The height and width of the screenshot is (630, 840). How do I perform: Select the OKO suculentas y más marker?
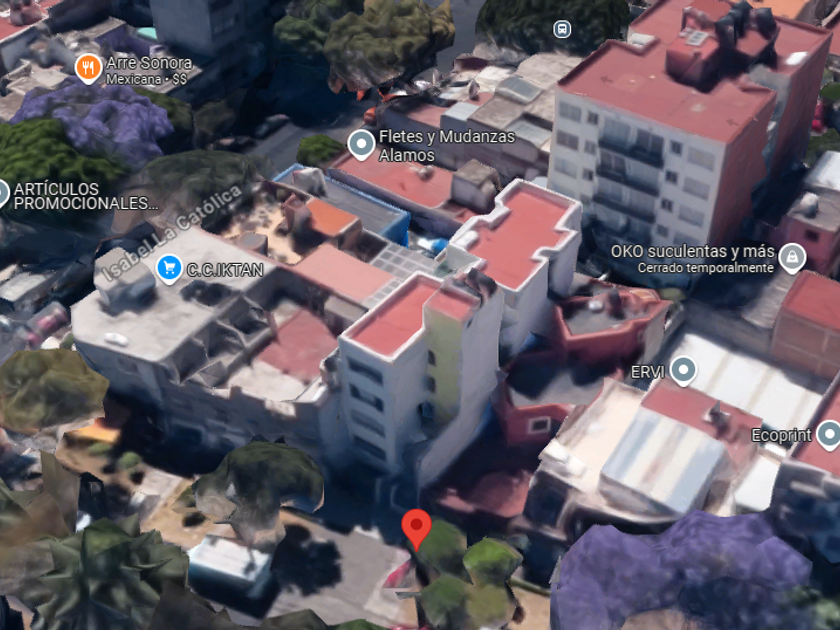[x=792, y=258]
